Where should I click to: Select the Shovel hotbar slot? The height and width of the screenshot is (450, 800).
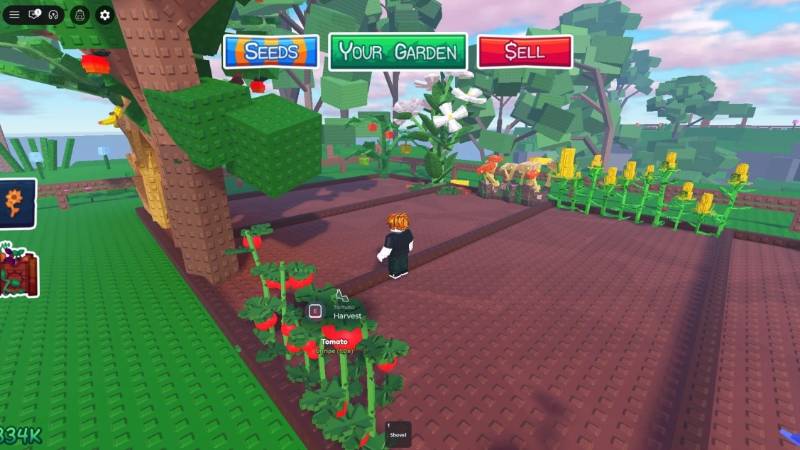click(x=398, y=432)
